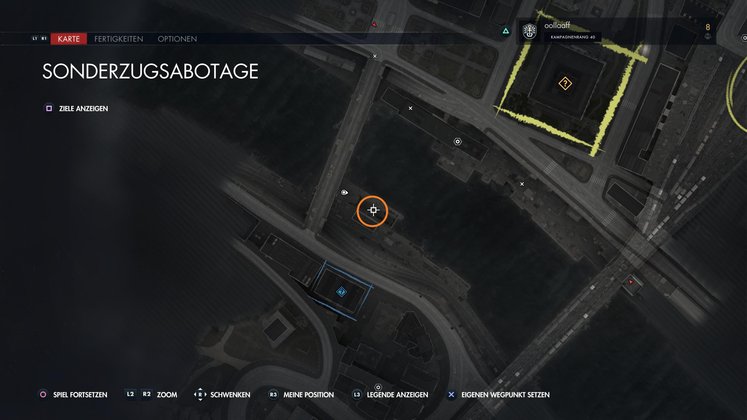Click the orange crosshair map cursor

pos(373,210)
